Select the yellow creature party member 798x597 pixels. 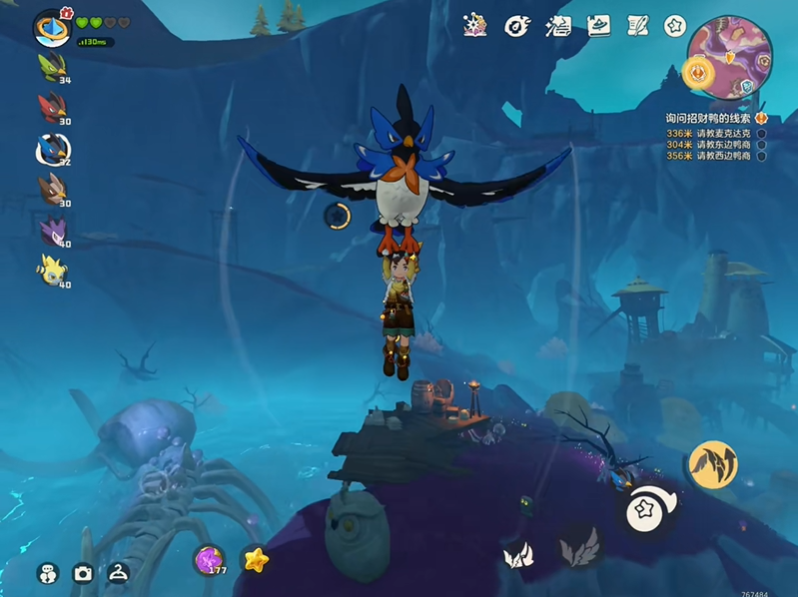(x=51, y=269)
